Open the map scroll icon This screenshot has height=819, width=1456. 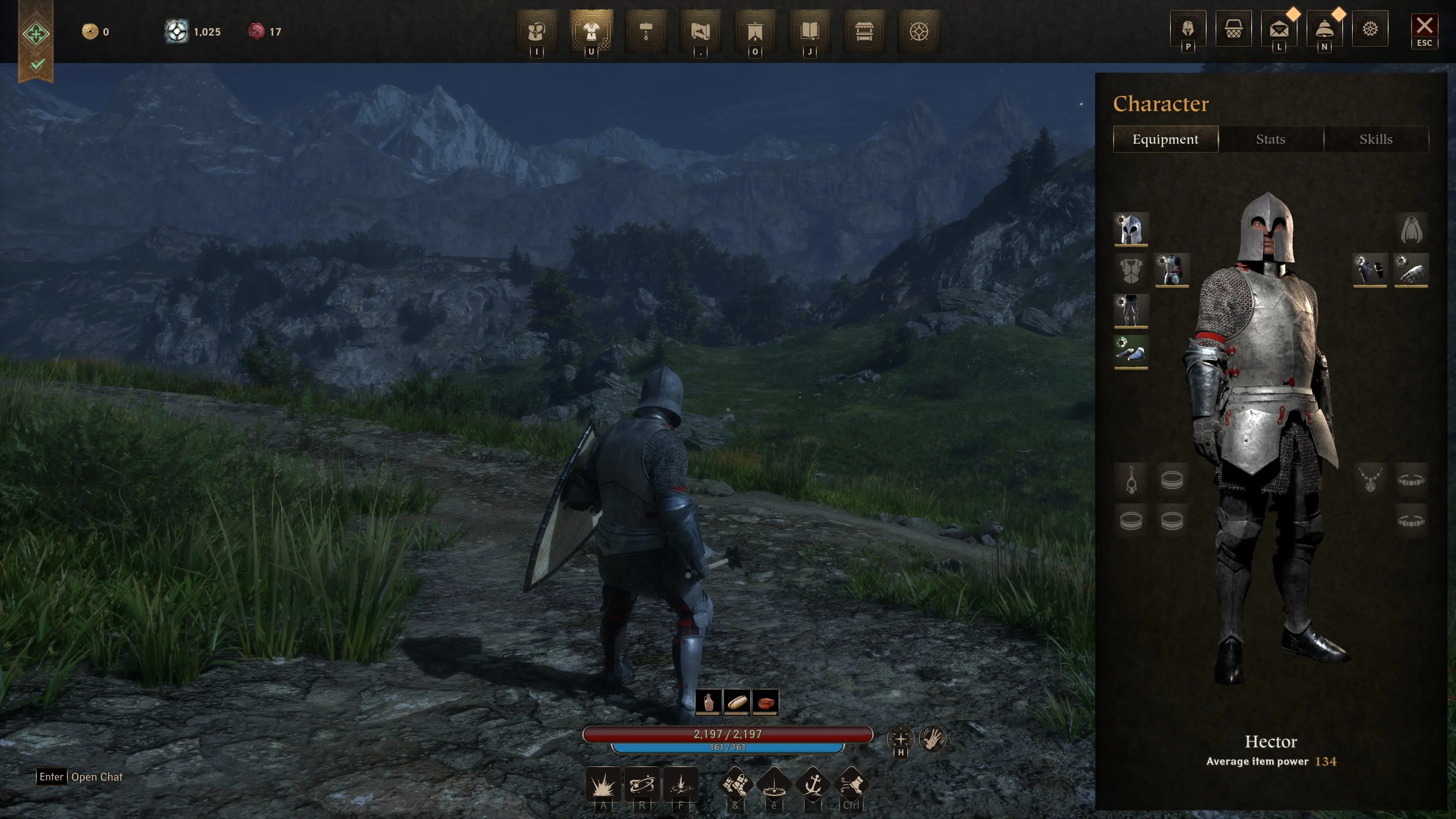(700, 31)
